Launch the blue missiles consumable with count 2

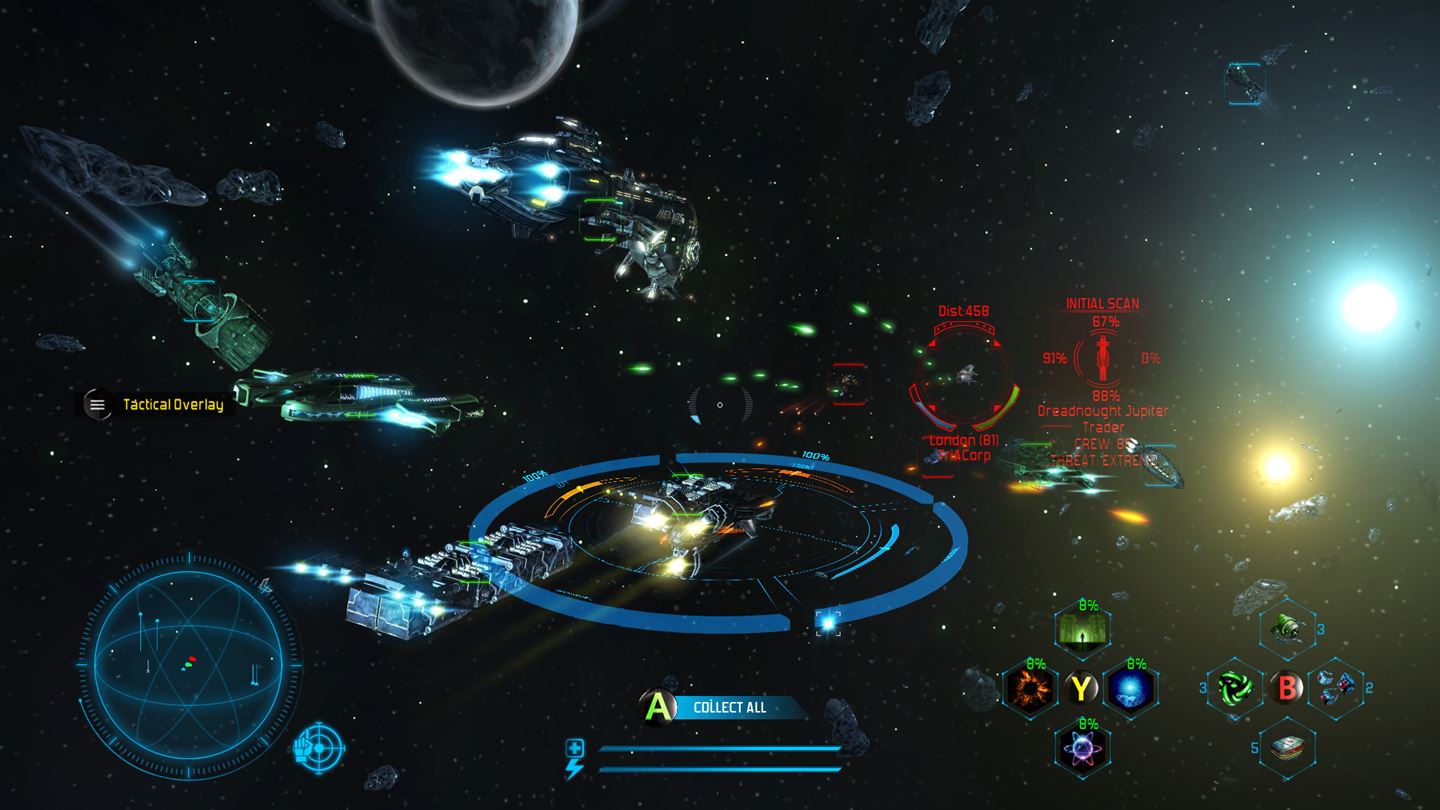tap(1334, 690)
